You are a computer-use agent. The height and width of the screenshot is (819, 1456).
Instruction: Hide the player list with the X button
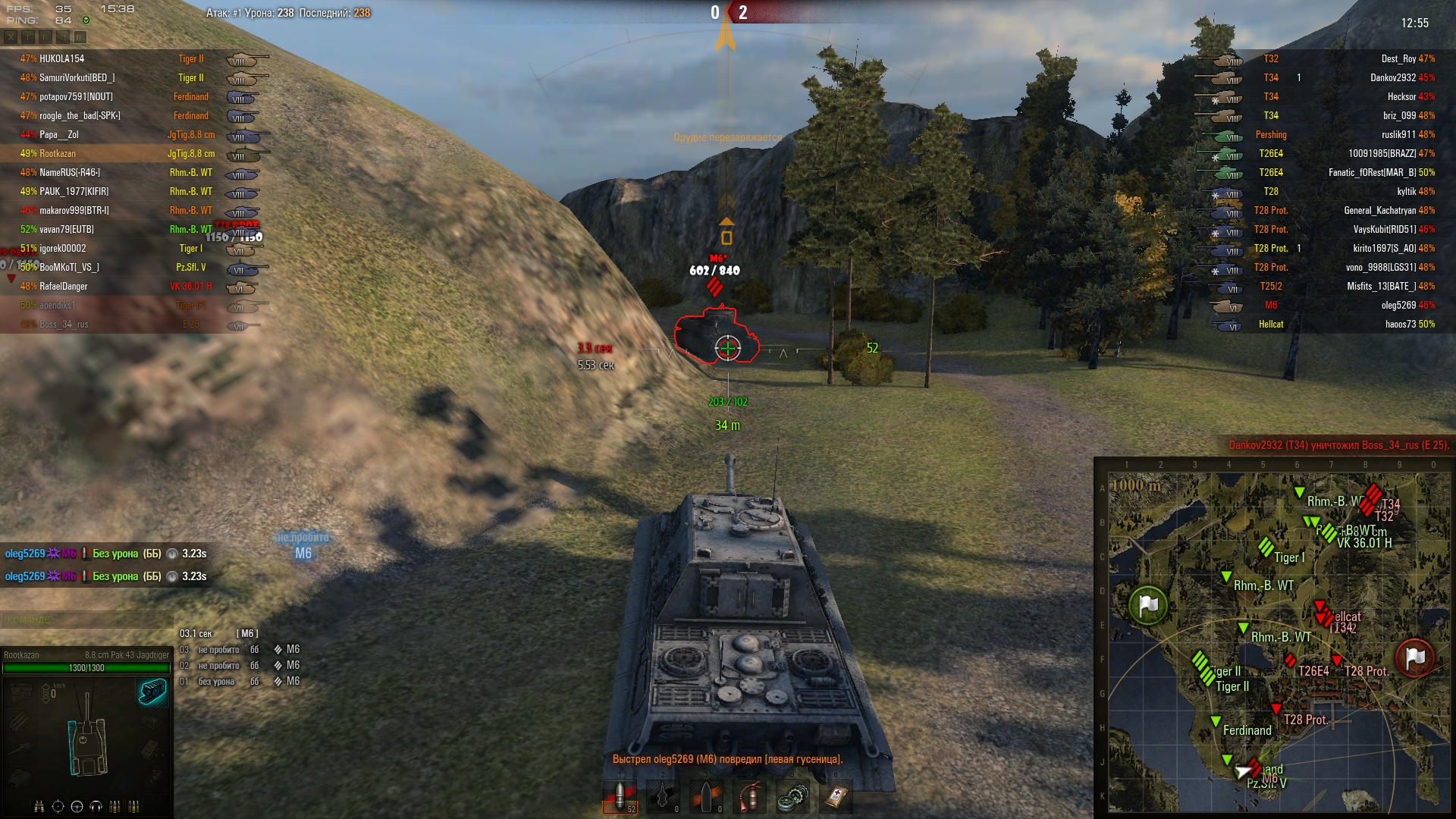[11, 36]
